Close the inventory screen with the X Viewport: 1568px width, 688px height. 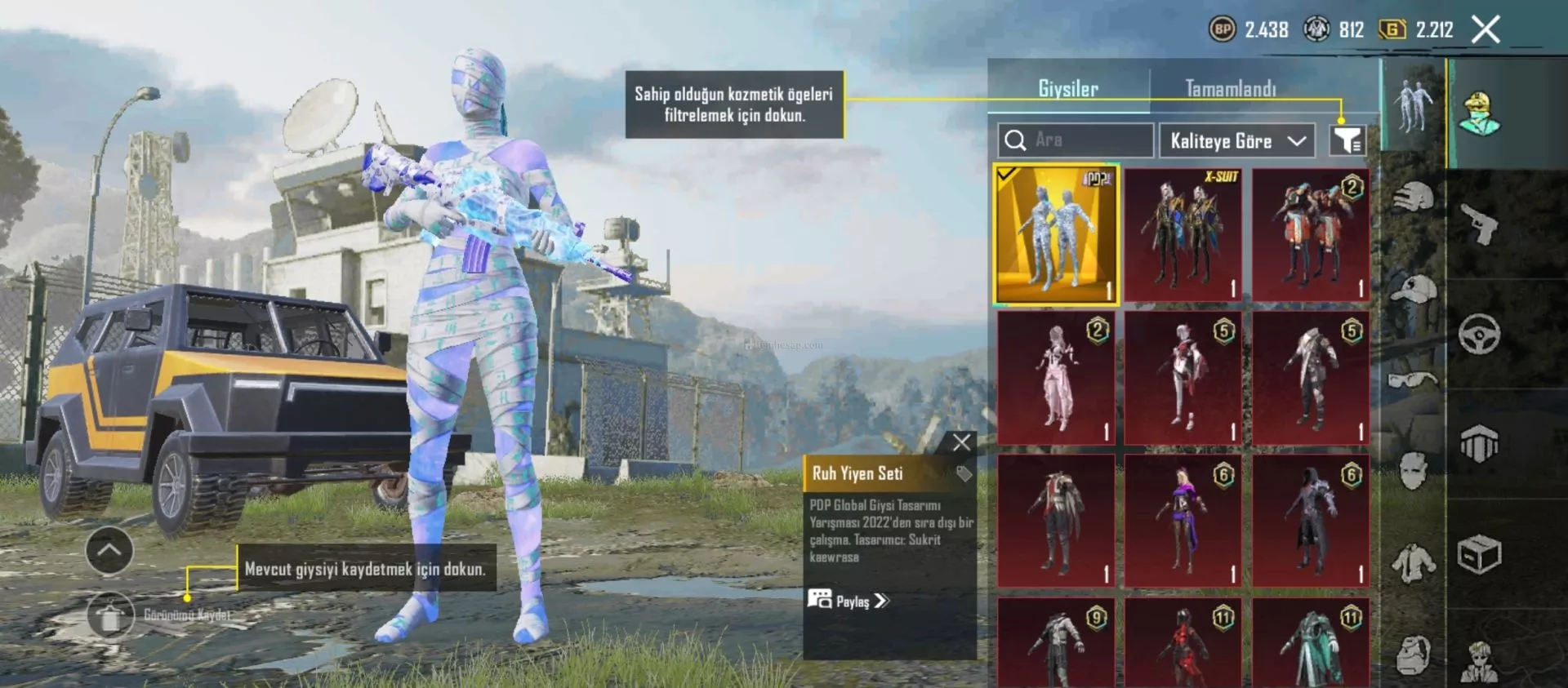point(1486,30)
